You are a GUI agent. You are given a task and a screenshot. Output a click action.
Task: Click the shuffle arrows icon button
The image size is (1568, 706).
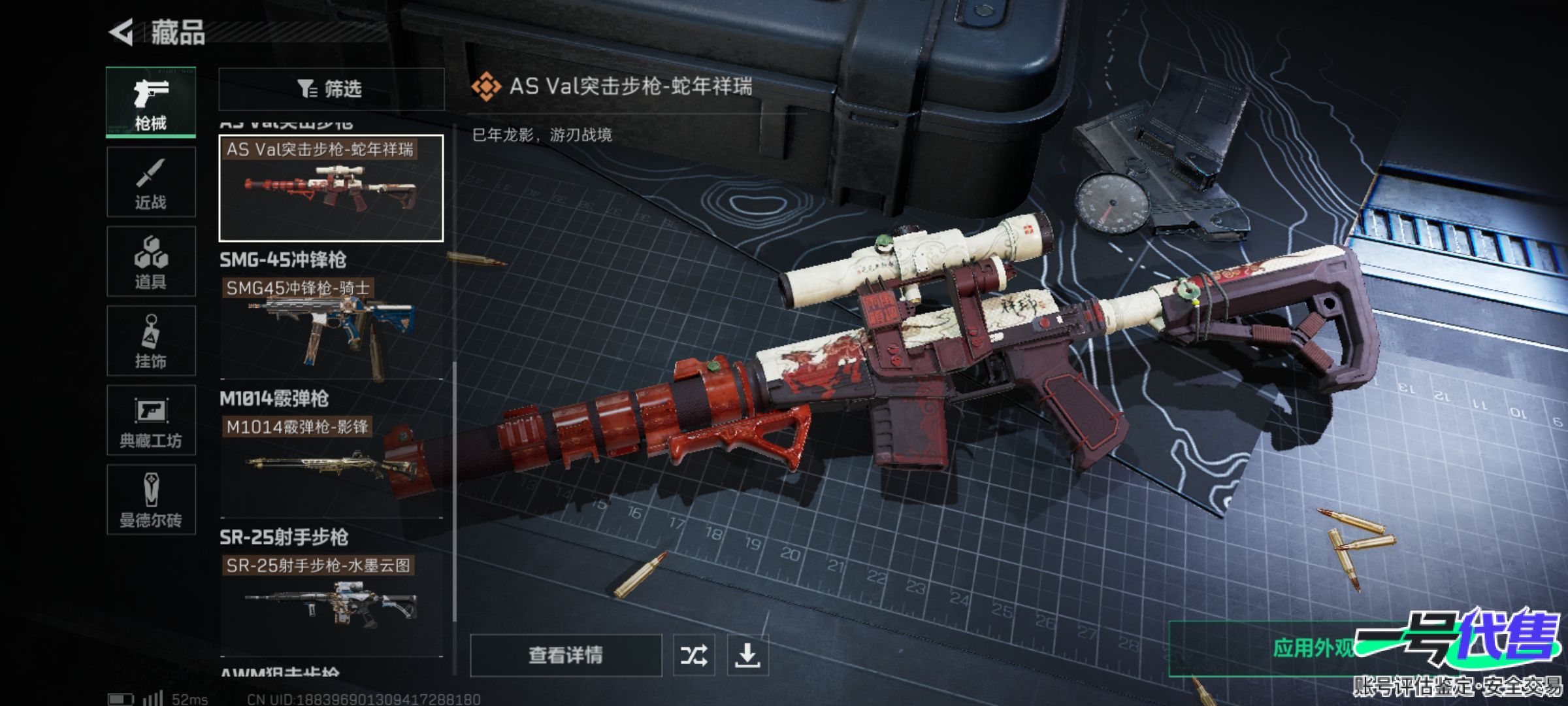[694, 655]
